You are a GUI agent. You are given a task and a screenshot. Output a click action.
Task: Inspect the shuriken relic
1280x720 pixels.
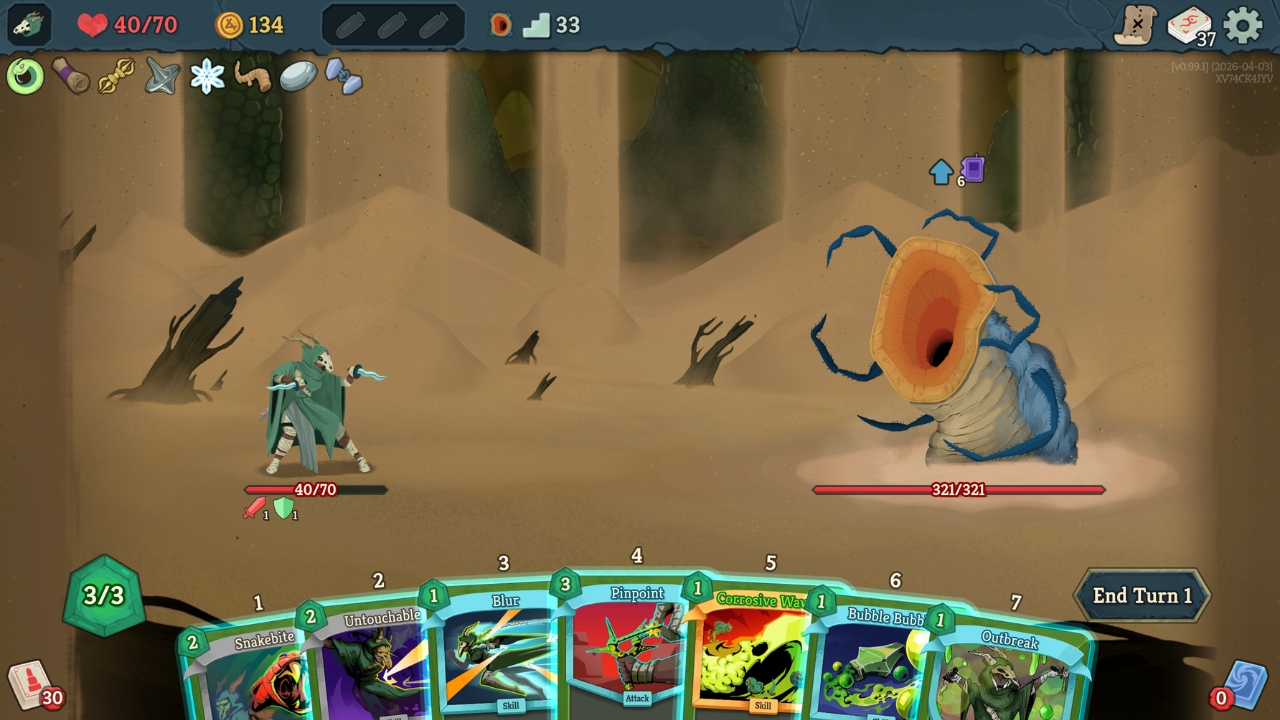point(162,76)
